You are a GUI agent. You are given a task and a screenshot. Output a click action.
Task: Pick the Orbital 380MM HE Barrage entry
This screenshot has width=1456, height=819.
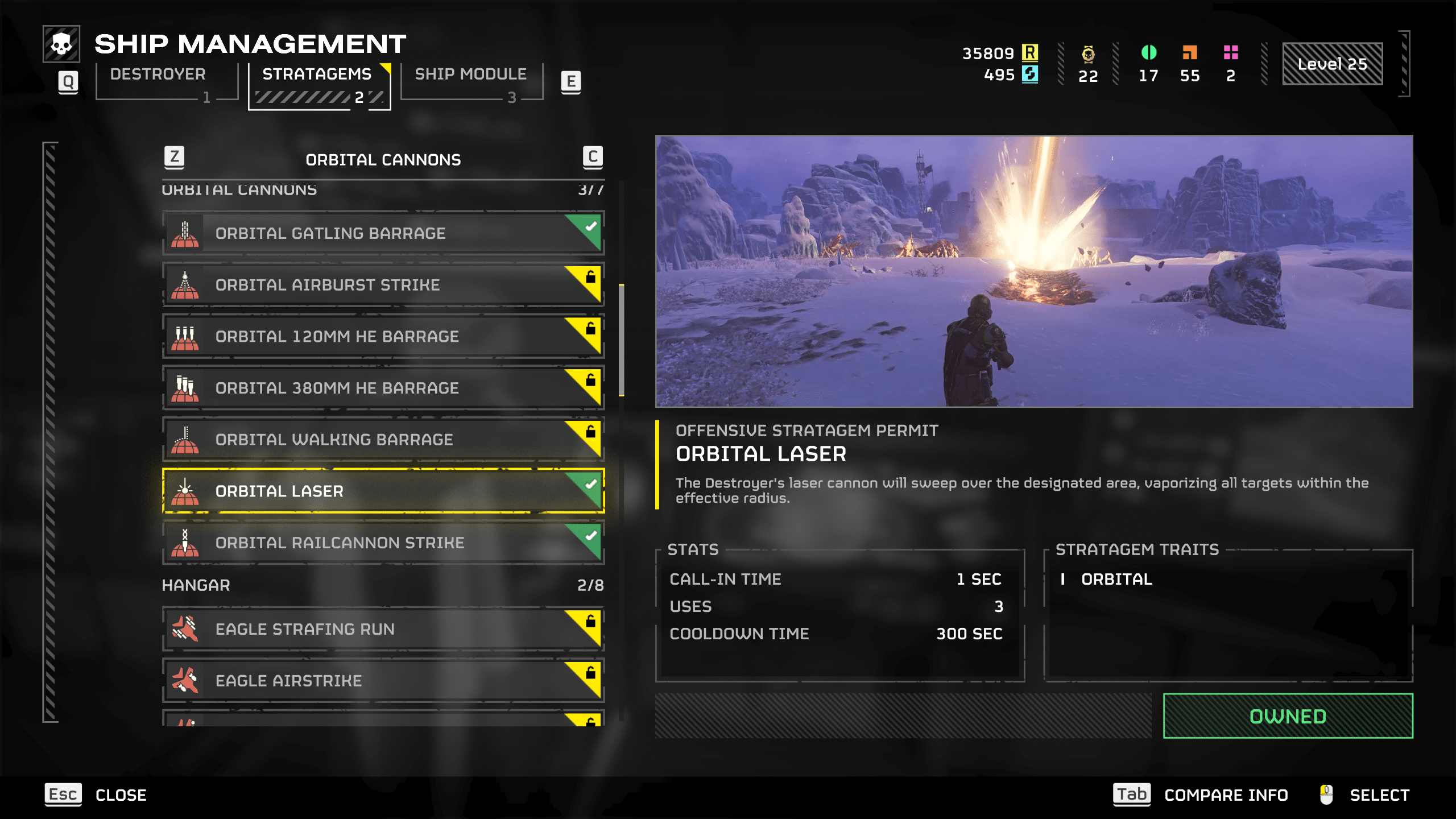(383, 388)
